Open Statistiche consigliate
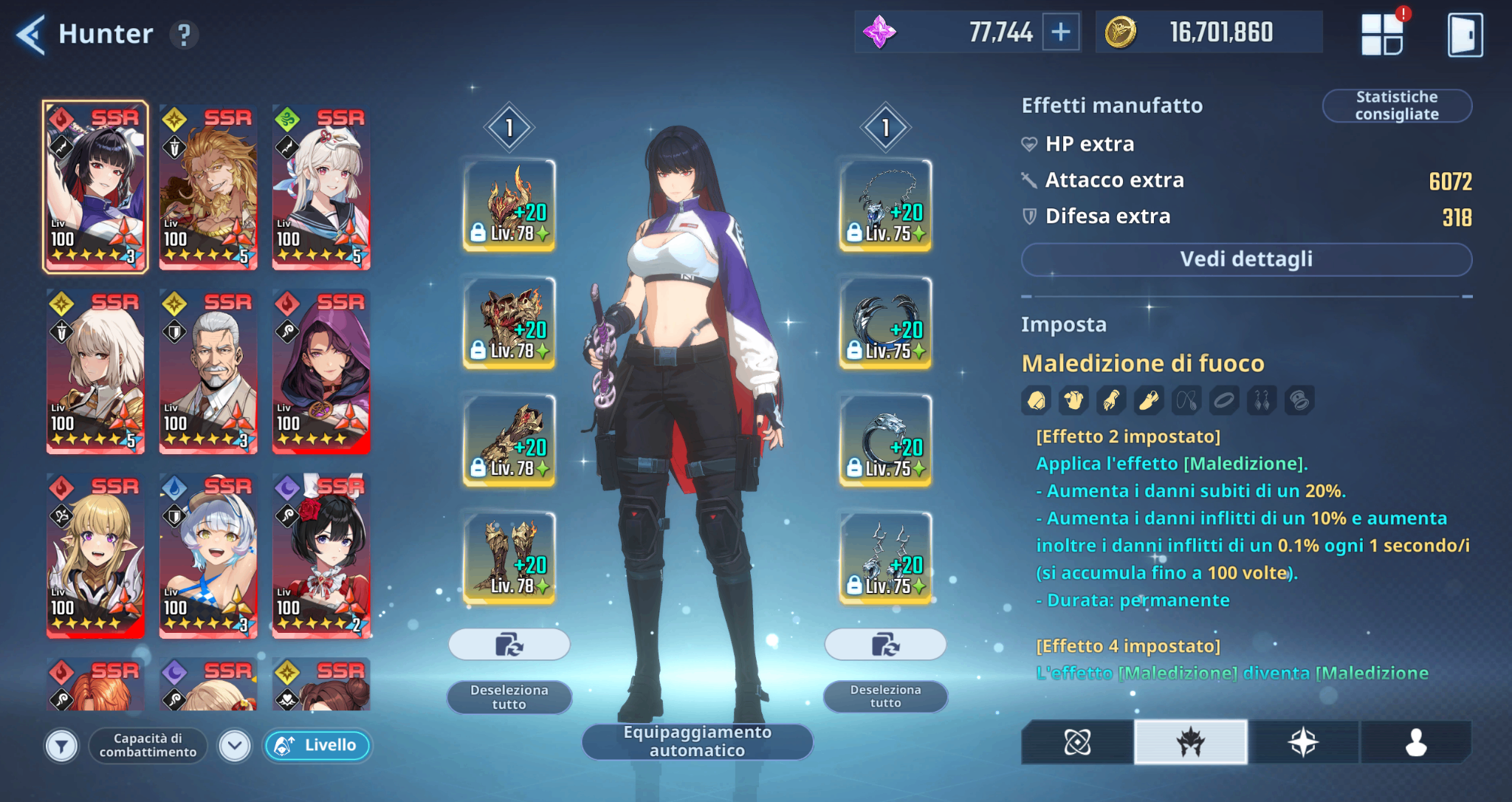 point(1396,106)
